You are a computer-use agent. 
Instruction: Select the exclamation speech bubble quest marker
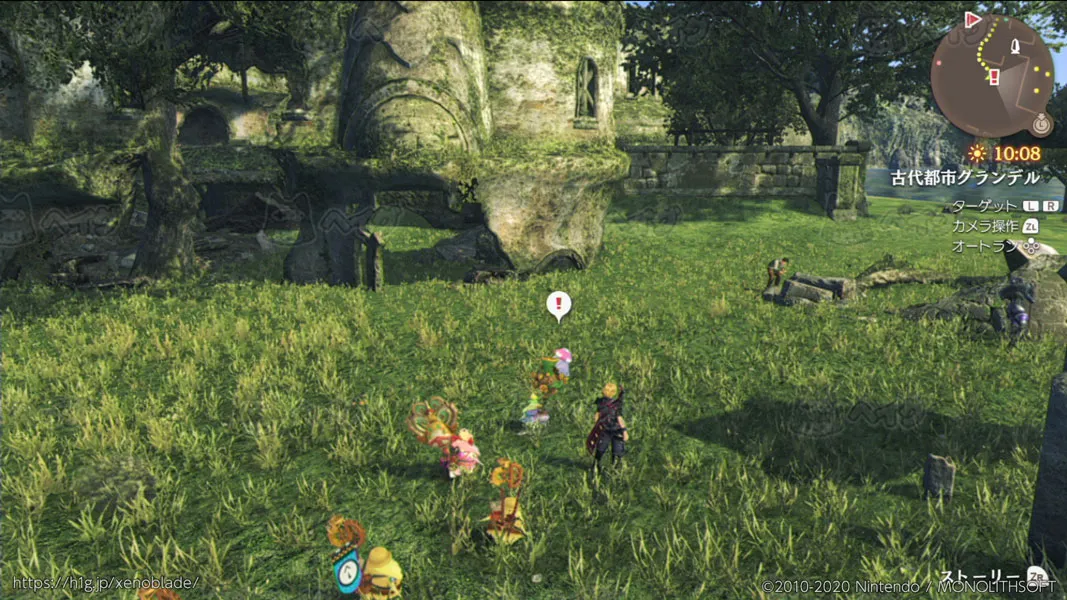coord(559,304)
